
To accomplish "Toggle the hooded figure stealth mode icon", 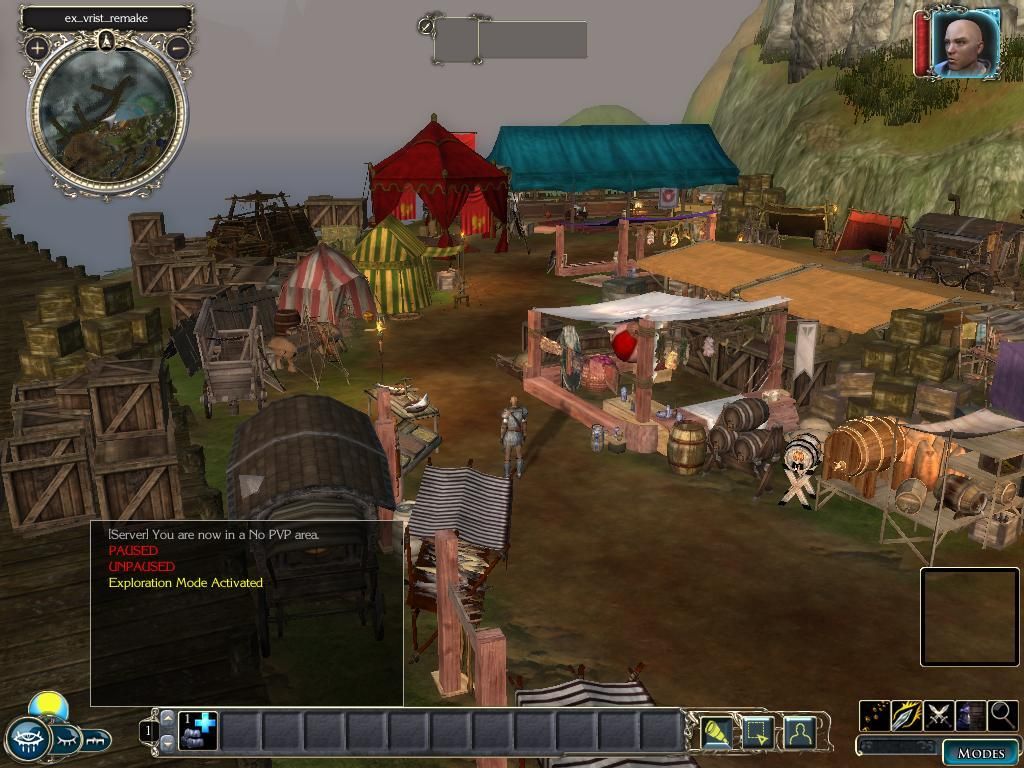I will [970, 715].
